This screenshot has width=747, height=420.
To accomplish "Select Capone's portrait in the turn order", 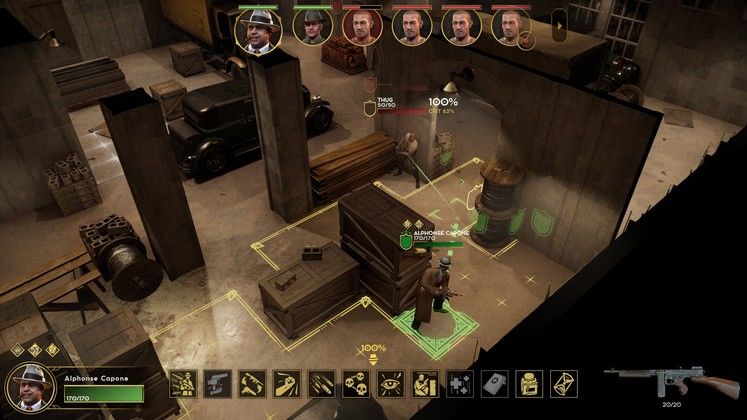I will (259, 28).
